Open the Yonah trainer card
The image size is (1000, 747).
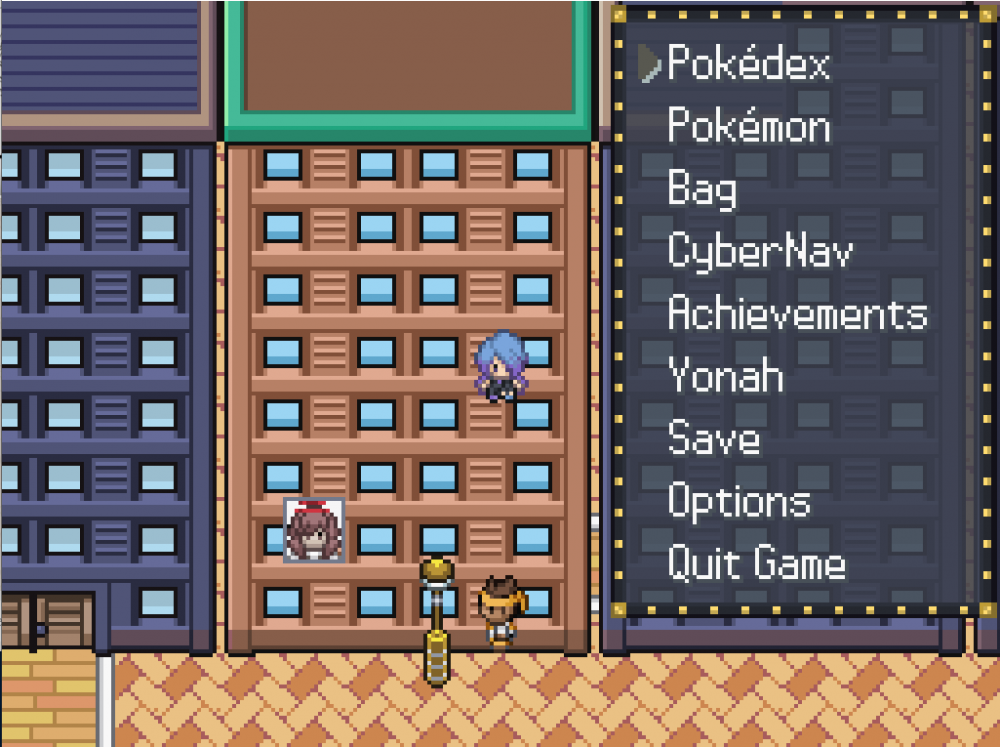[x=725, y=377]
